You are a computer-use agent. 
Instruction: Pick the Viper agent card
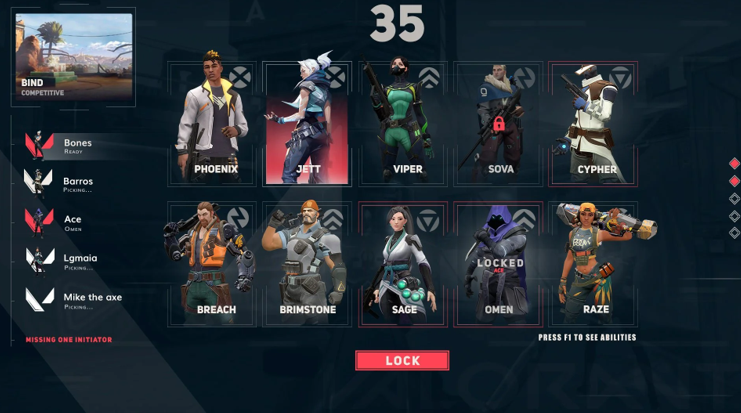[x=403, y=122]
